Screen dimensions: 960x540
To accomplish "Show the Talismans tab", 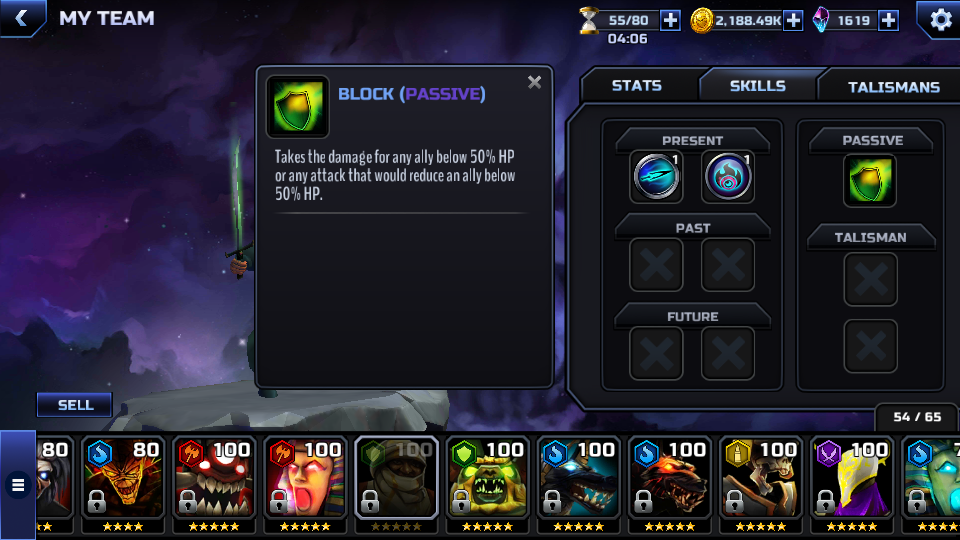I will click(x=893, y=87).
